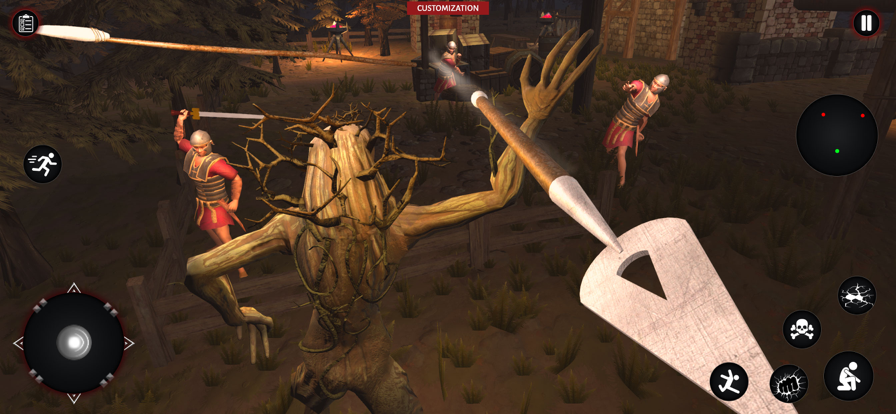This screenshot has width=896, height=414.
Task: Tap the virtual joystick center knob
Action: (x=74, y=343)
